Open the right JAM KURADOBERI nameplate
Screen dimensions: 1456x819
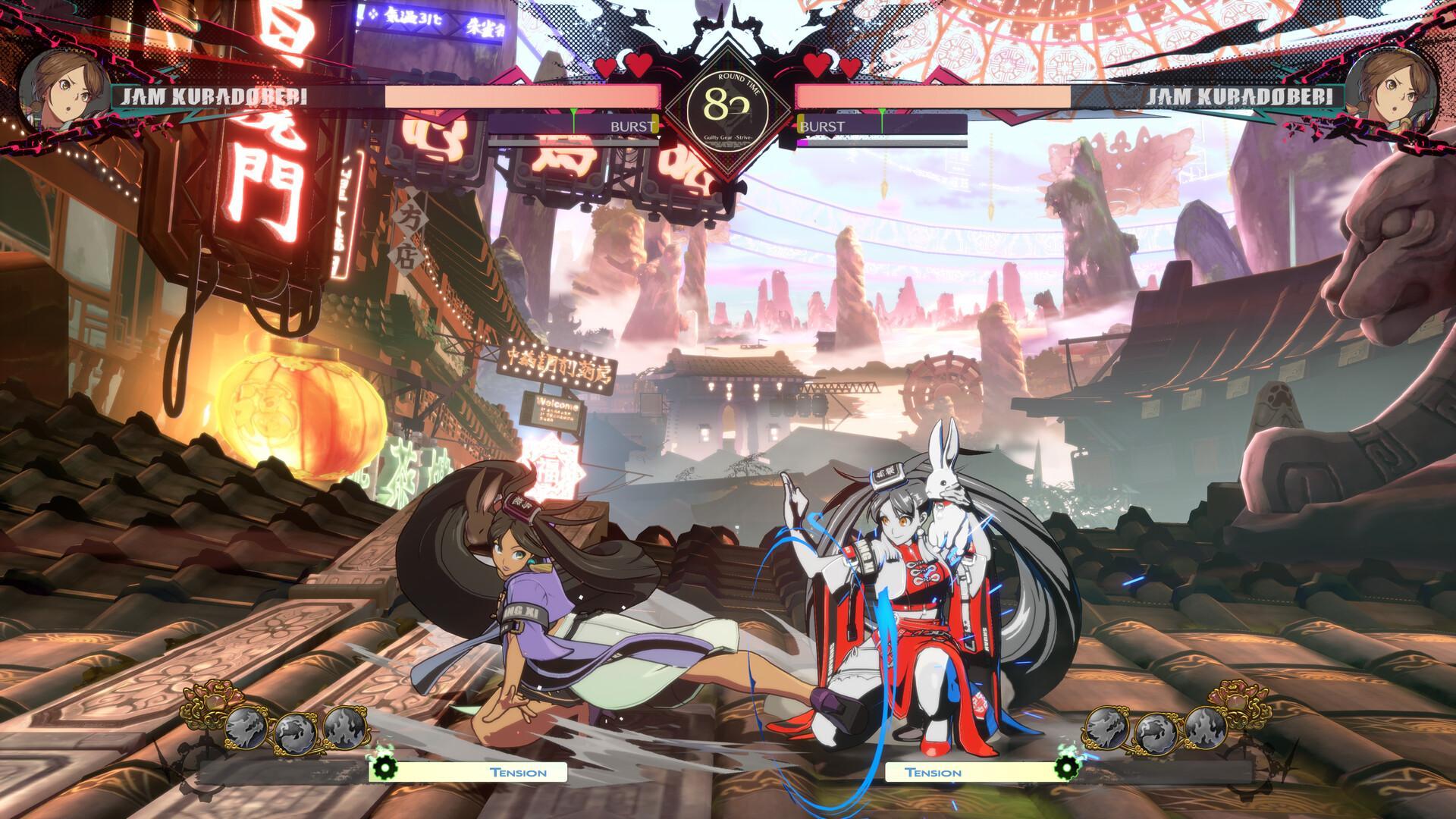[1239, 96]
